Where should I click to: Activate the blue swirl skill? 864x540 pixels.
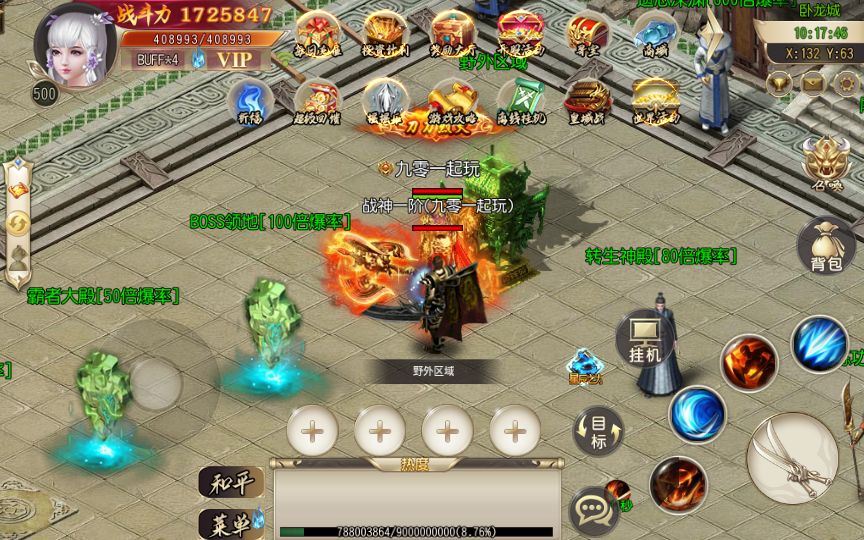(698, 413)
